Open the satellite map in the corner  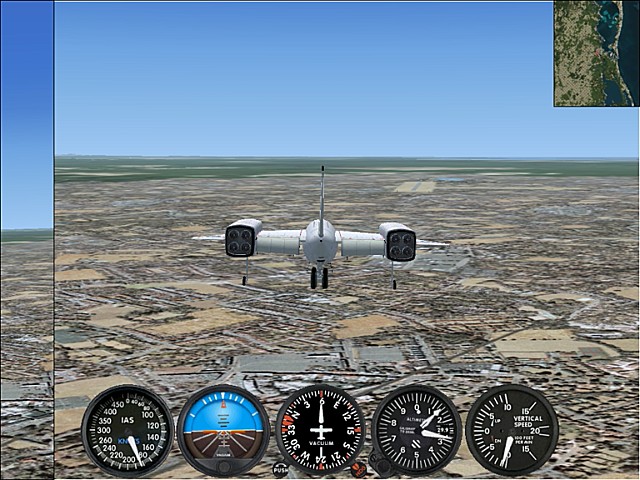596,53
